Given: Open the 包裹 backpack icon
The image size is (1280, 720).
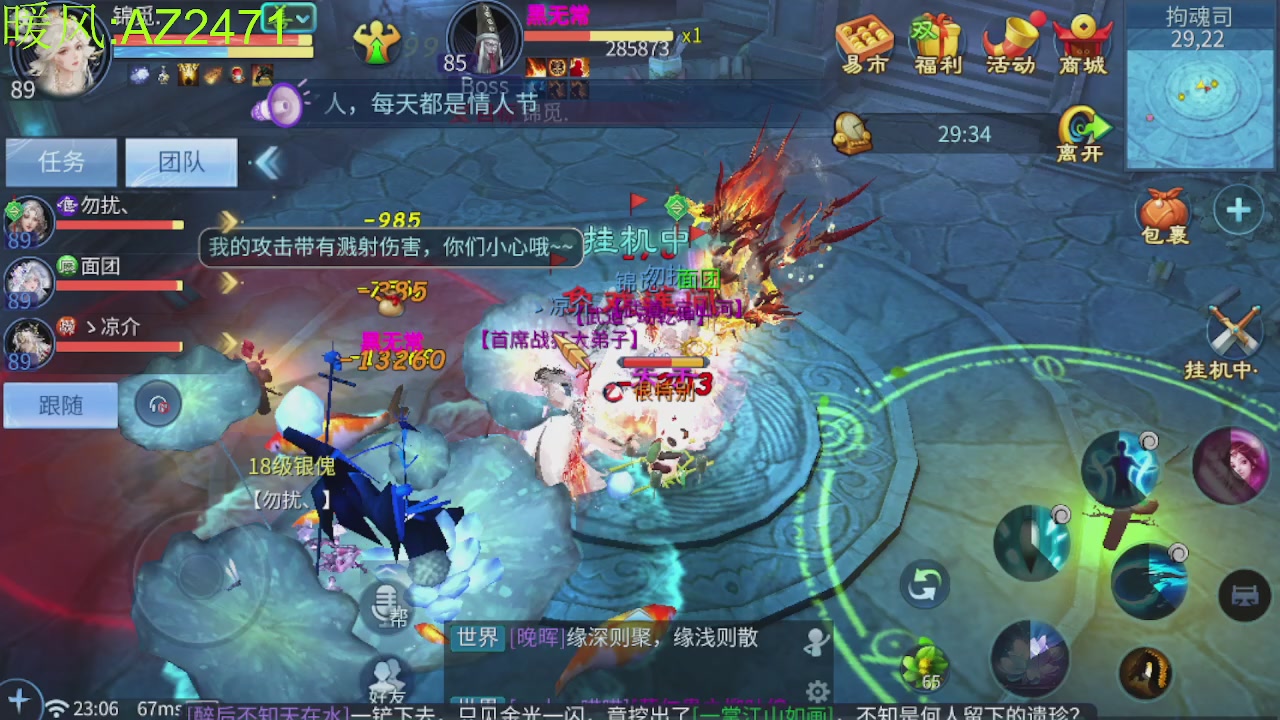Looking at the screenshot, I should (x=1163, y=212).
